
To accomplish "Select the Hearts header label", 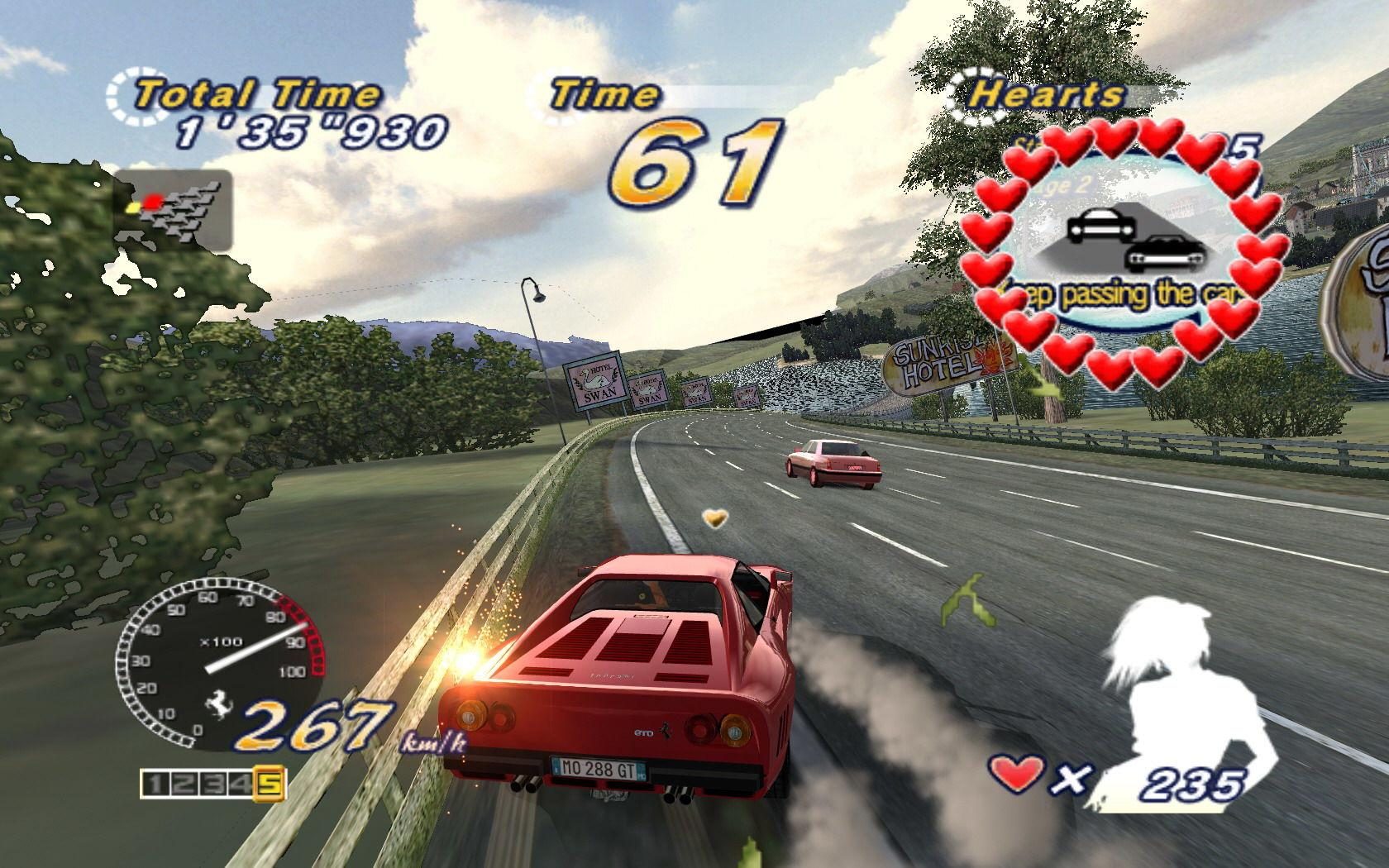I will click(1047, 93).
